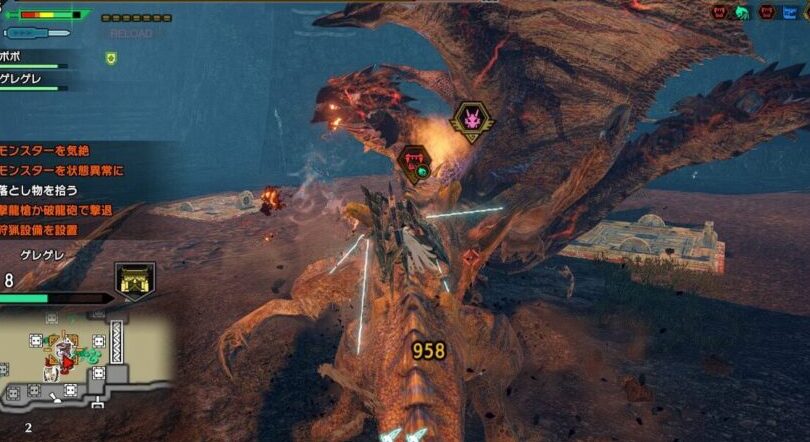Choose the モンスターを状態異常に objective
The image size is (810, 442).
coord(62,170)
